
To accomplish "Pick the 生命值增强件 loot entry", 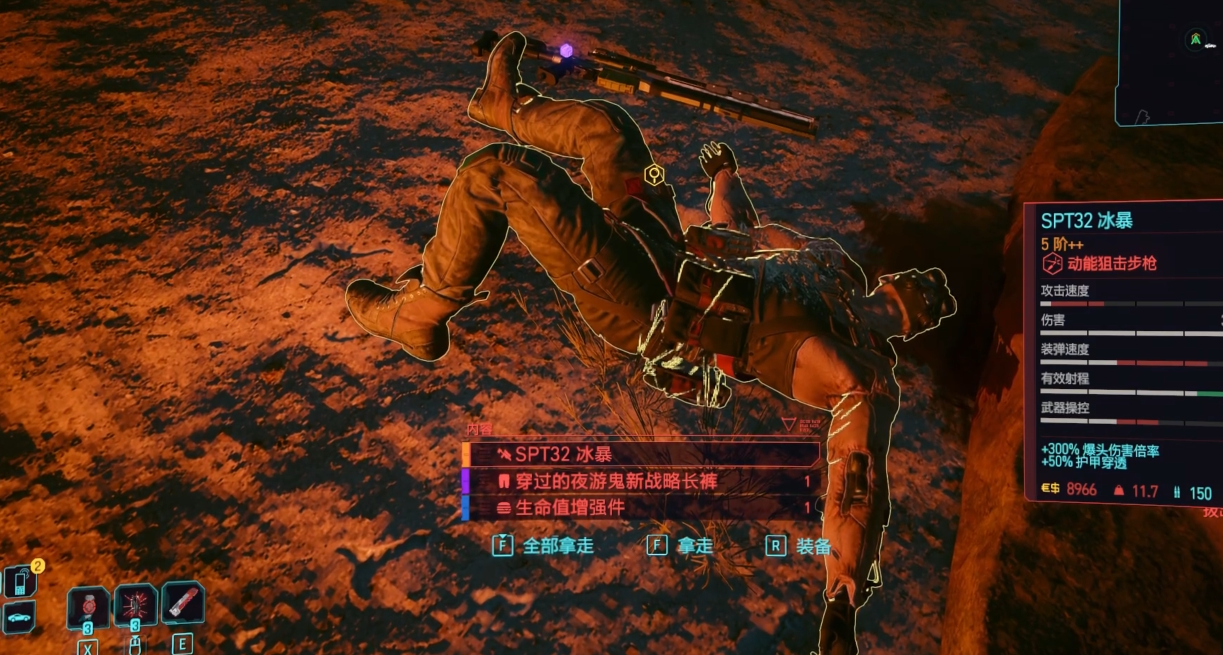I will pos(640,508).
